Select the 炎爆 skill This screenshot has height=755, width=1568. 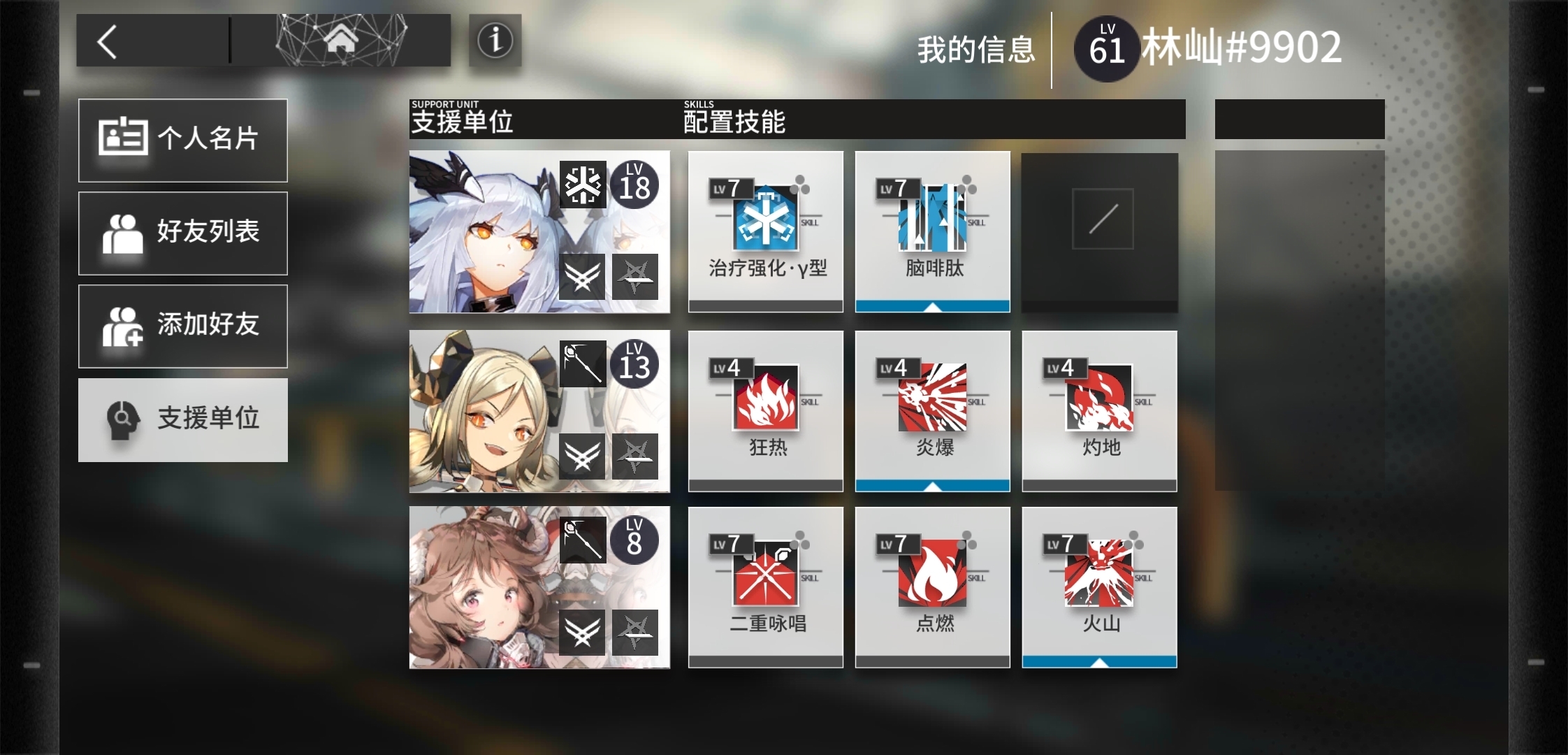coord(933,410)
